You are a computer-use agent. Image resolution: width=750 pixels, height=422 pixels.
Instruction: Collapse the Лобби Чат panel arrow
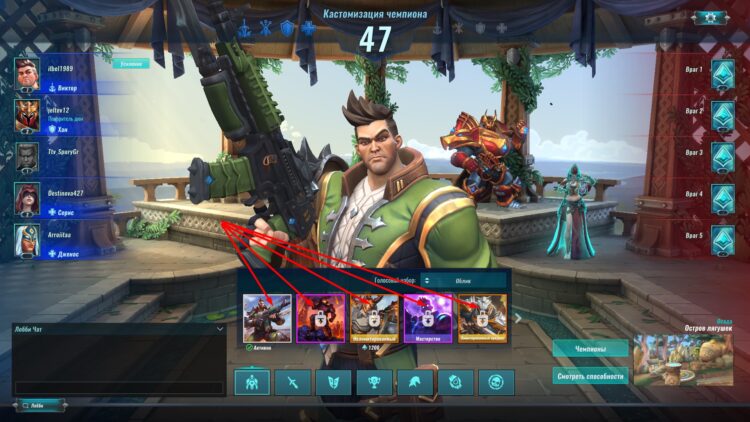pos(219,328)
